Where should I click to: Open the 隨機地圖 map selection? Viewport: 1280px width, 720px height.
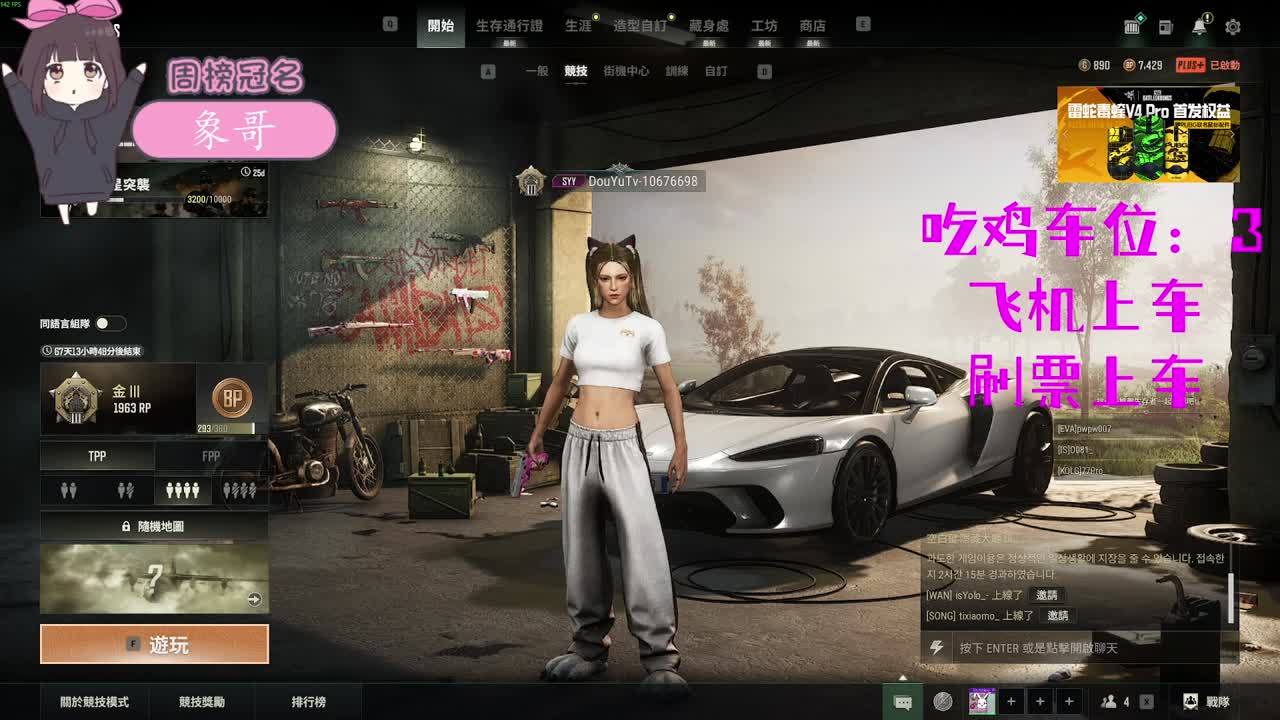(154, 526)
